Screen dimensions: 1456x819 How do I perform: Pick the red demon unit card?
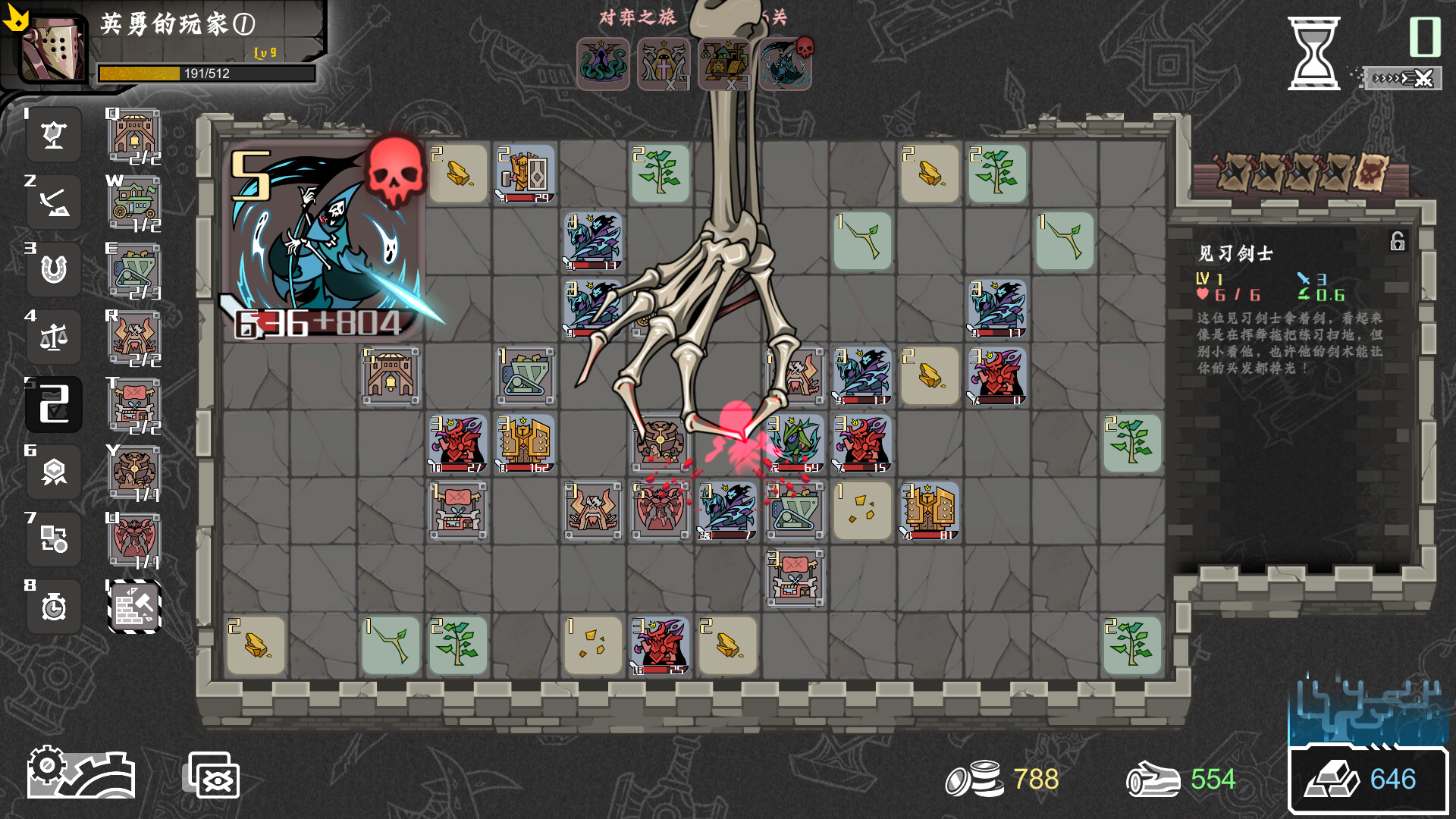(134, 540)
